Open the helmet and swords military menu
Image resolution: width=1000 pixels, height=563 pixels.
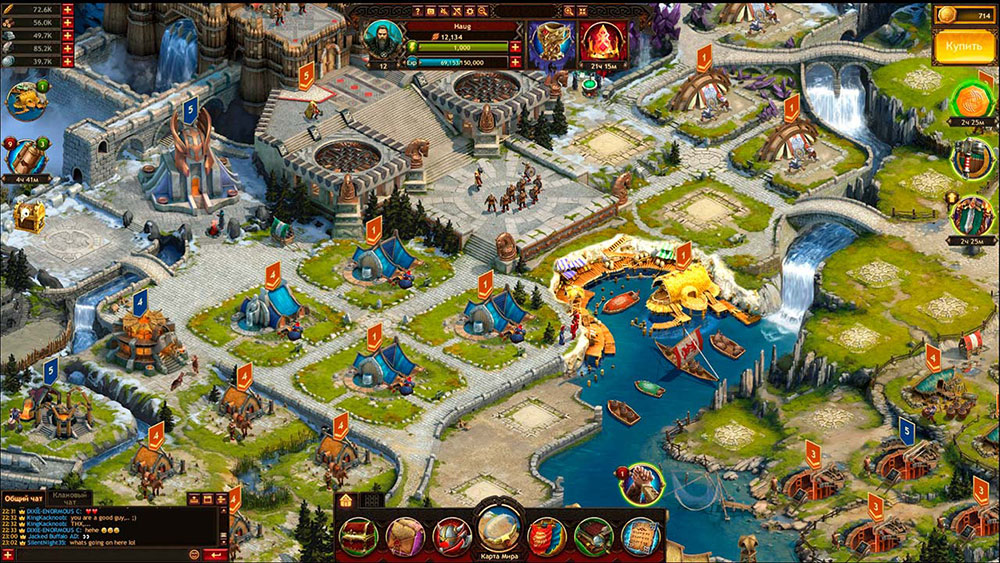point(452,536)
